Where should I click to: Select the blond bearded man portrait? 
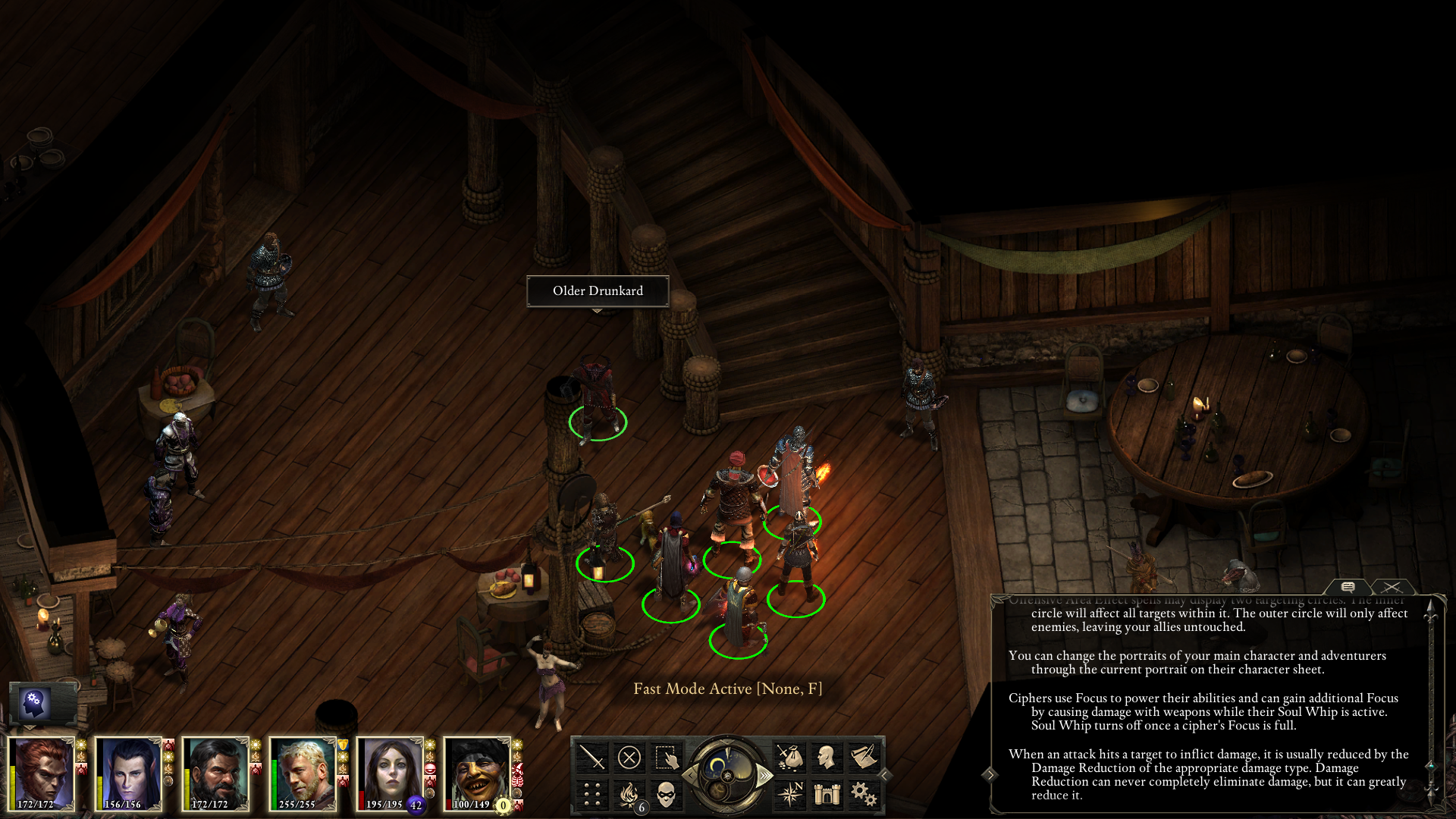(303, 773)
